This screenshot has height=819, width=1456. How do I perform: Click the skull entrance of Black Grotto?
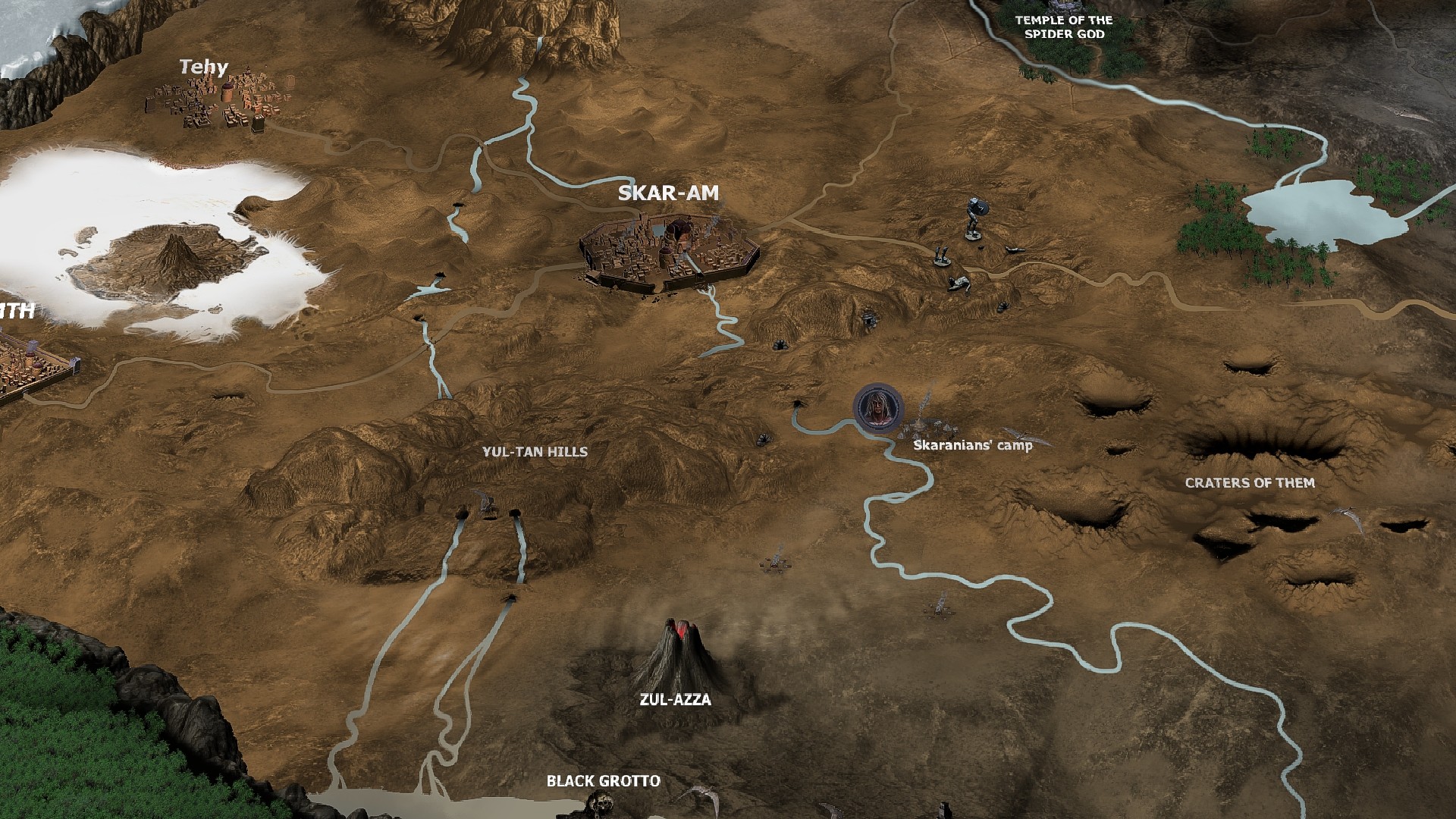click(x=603, y=802)
